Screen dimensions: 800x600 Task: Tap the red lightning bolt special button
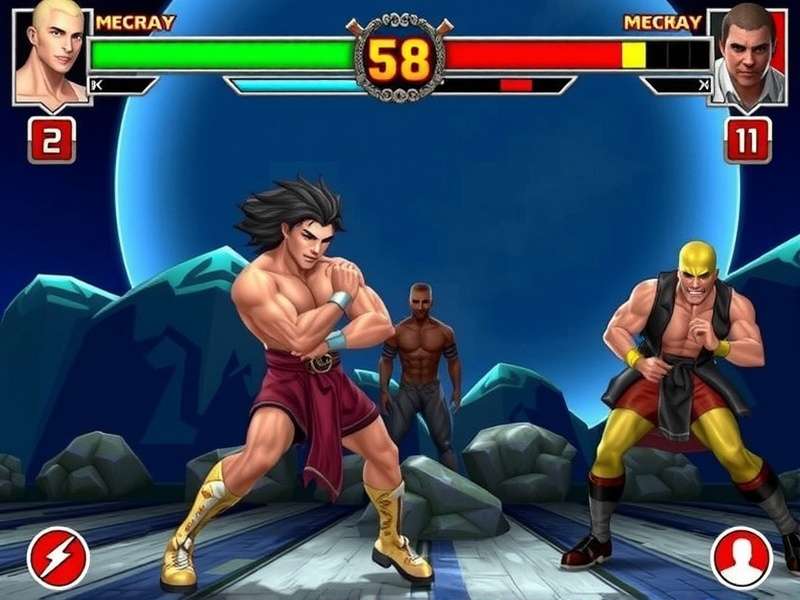point(58,557)
